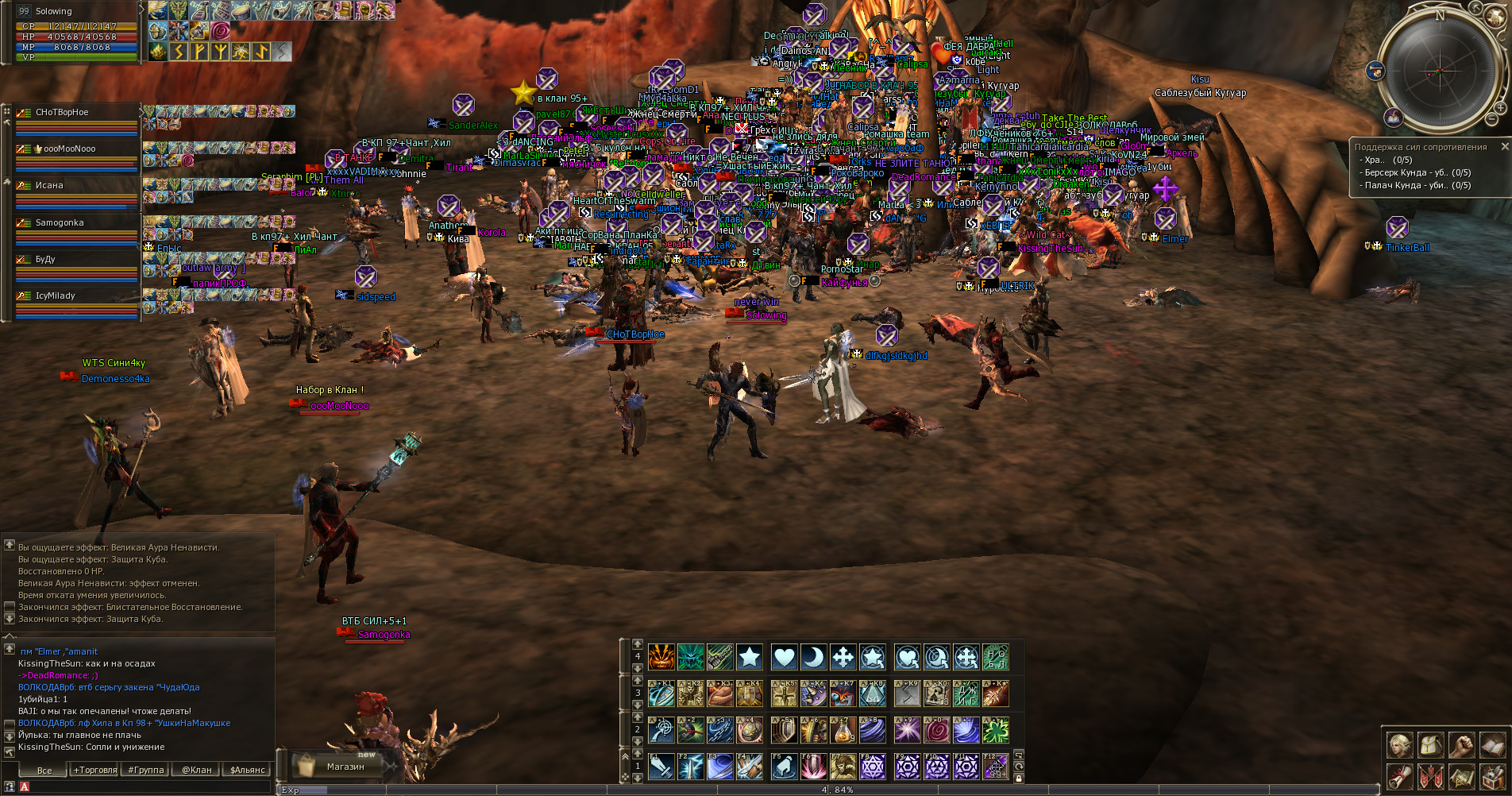Activate the F1 sword attack skill

[x=661, y=767]
